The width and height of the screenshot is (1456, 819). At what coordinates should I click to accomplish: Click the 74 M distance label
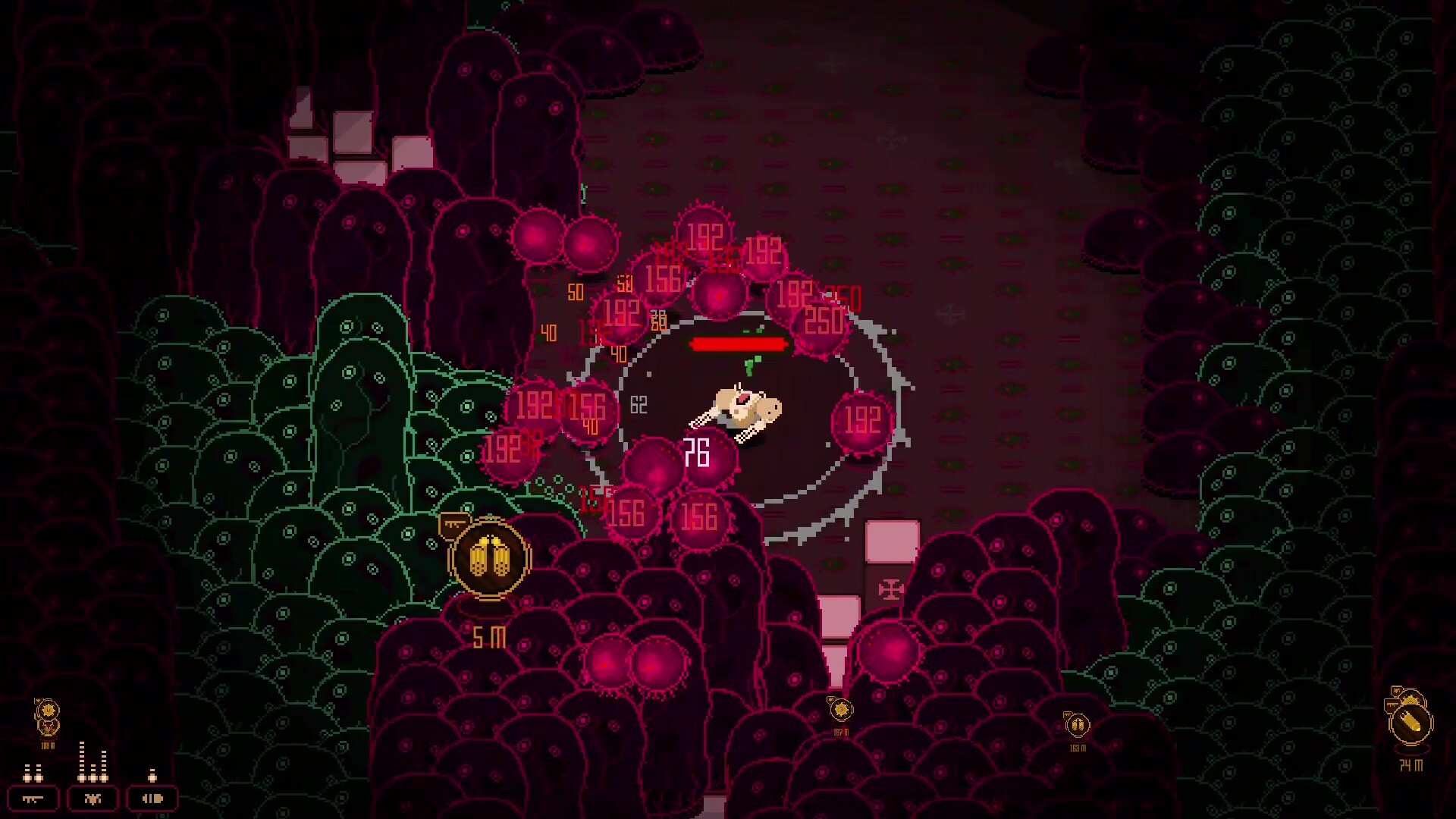coord(1412,764)
